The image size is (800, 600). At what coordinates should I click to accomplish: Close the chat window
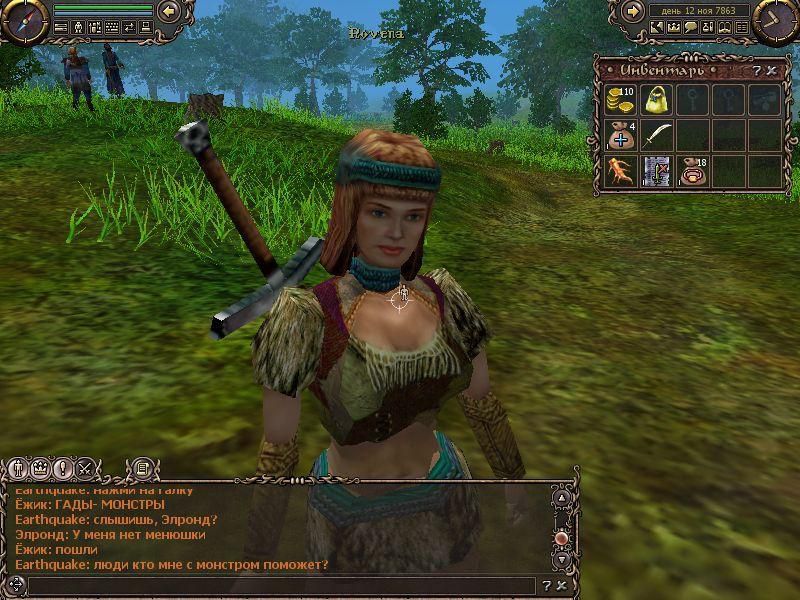click(x=562, y=585)
